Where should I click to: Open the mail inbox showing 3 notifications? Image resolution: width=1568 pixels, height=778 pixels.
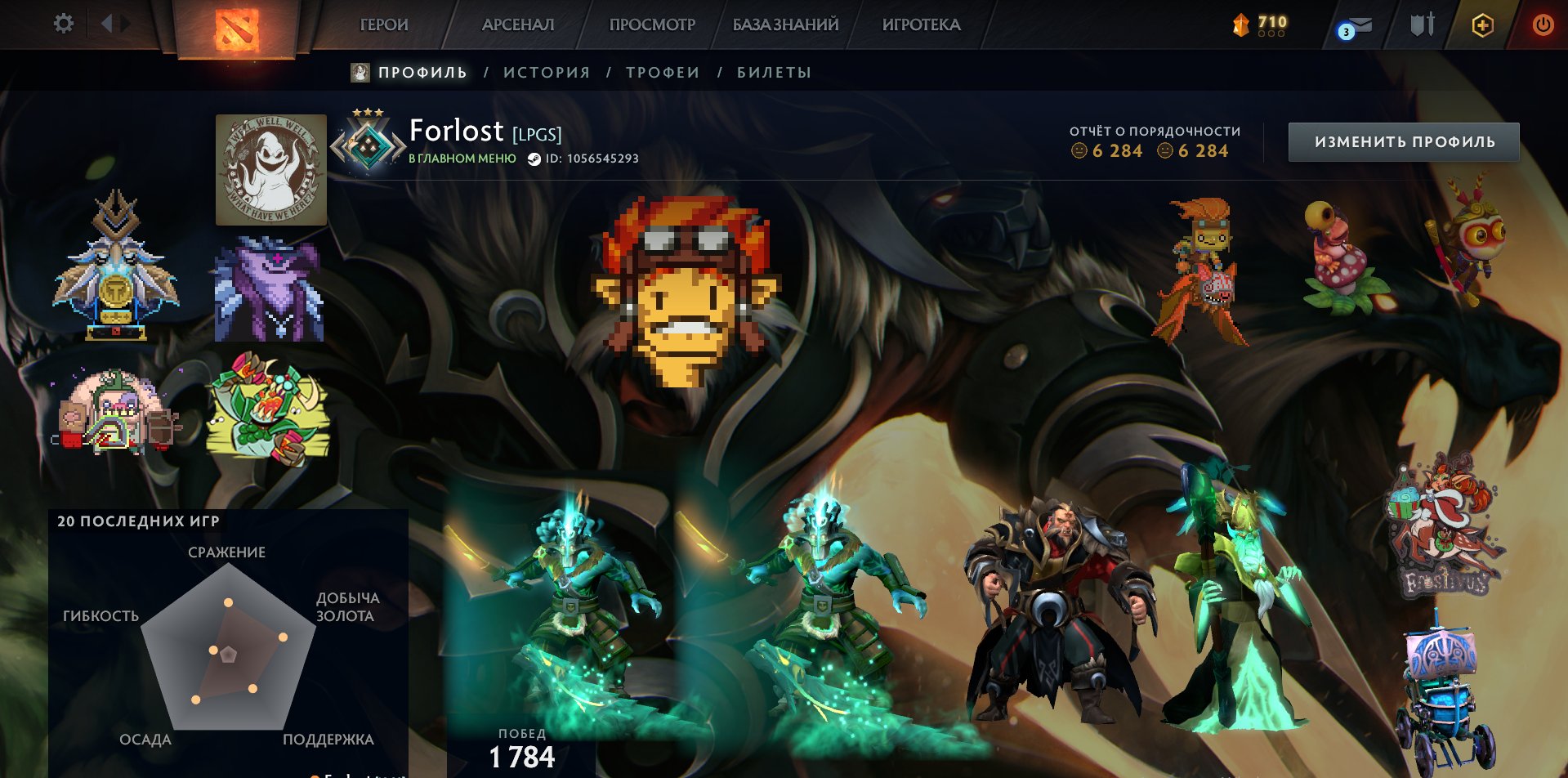1356,25
